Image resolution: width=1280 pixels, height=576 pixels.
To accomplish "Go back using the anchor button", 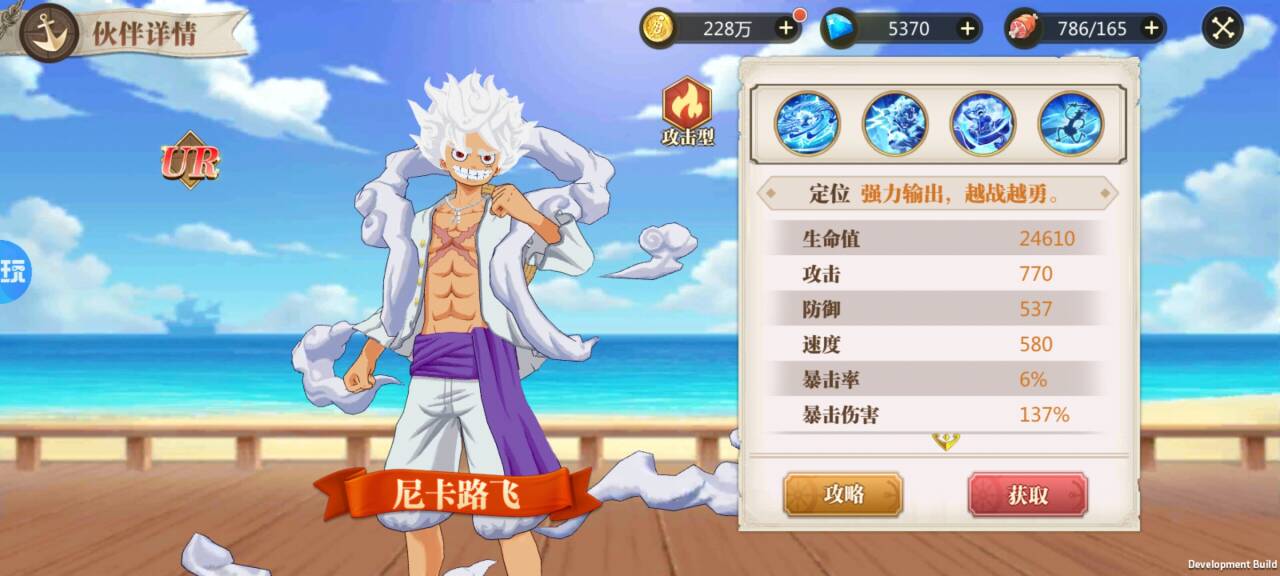I will click(48, 31).
